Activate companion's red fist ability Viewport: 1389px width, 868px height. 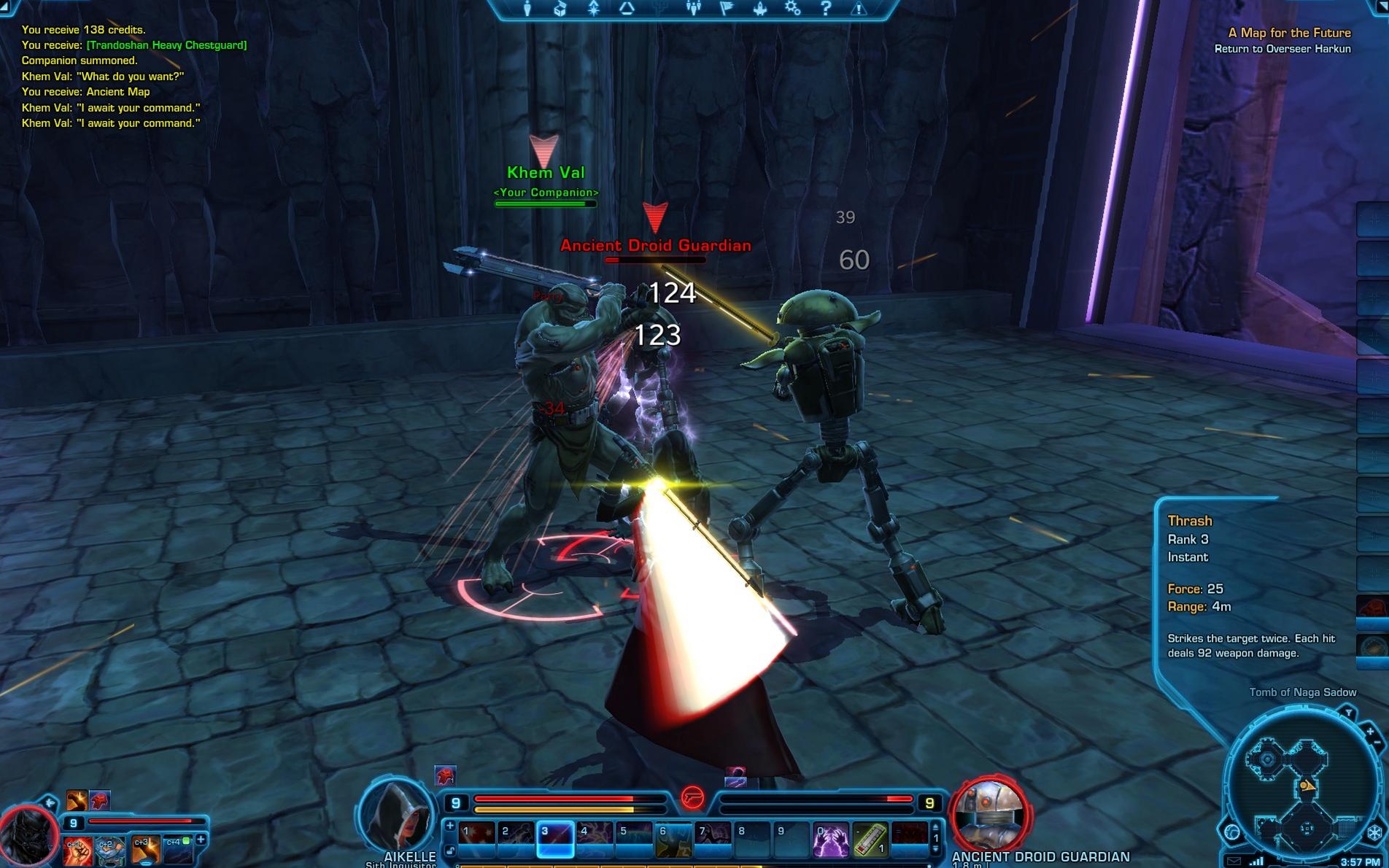click(77, 850)
